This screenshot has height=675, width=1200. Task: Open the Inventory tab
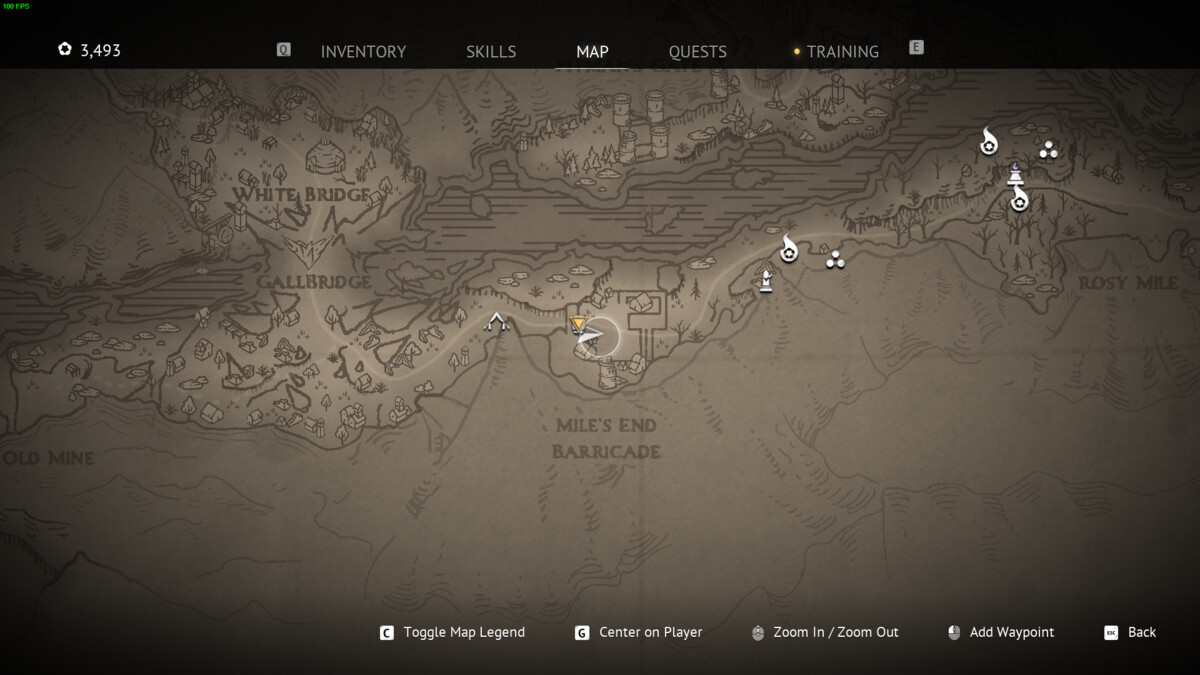pos(363,52)
